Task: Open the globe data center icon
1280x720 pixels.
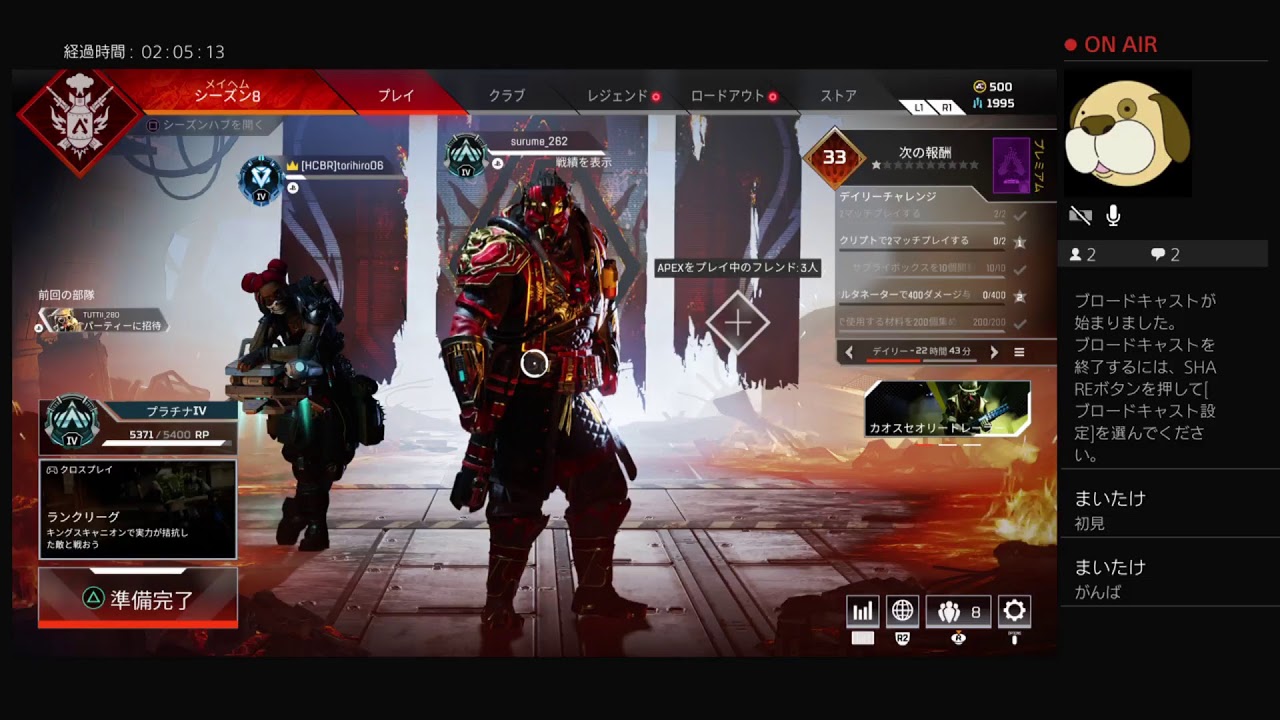Action: coord(902,611)
